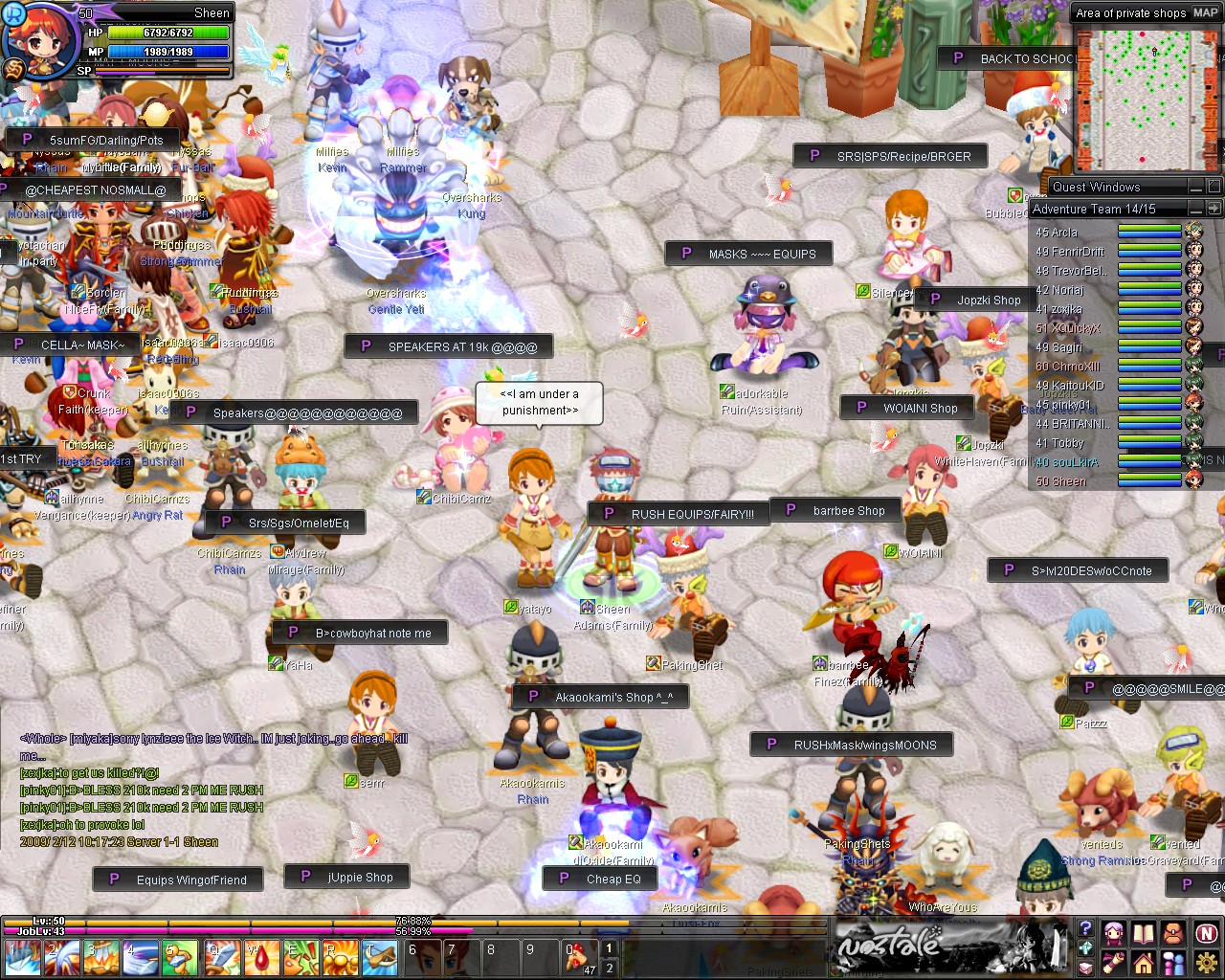Open the settings gear icon
The height and width of the screenshot is (980, 1225).
pos(1203,963)
